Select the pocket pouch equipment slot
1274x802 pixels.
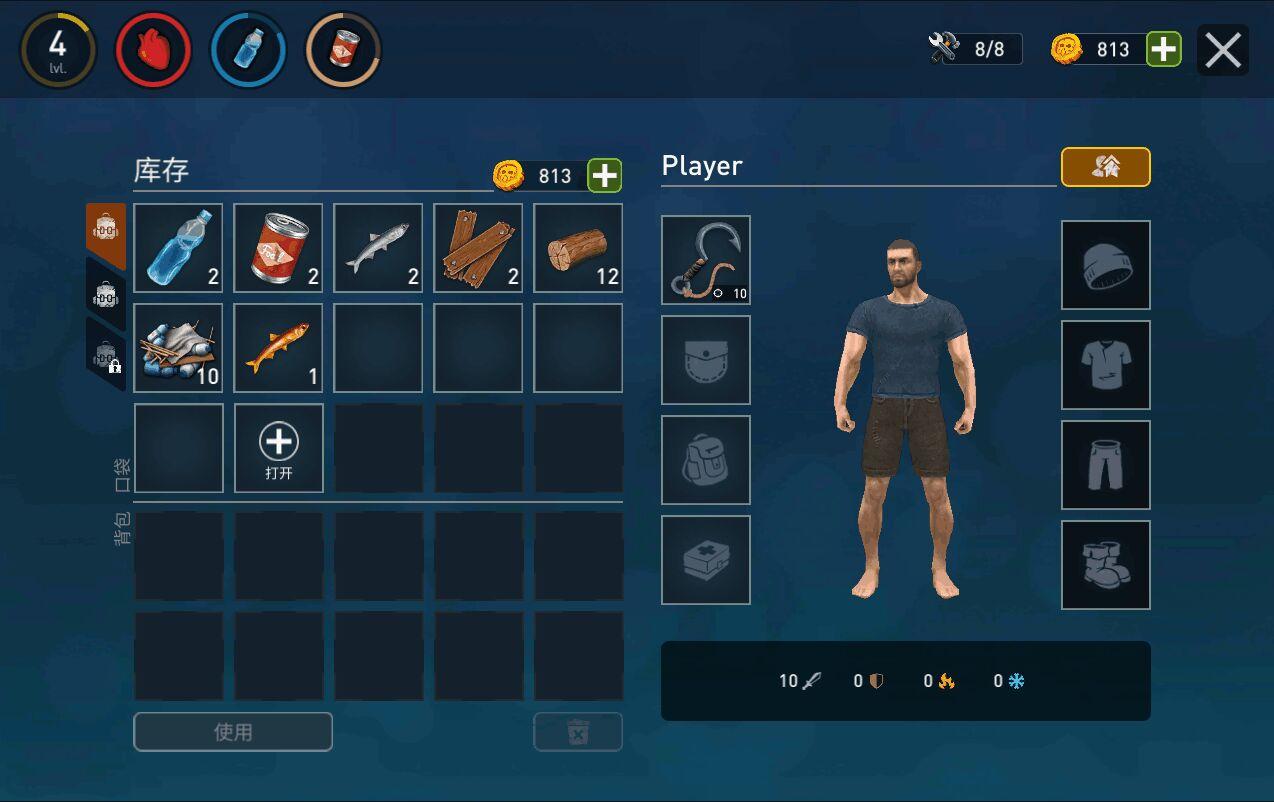(706, 360)
